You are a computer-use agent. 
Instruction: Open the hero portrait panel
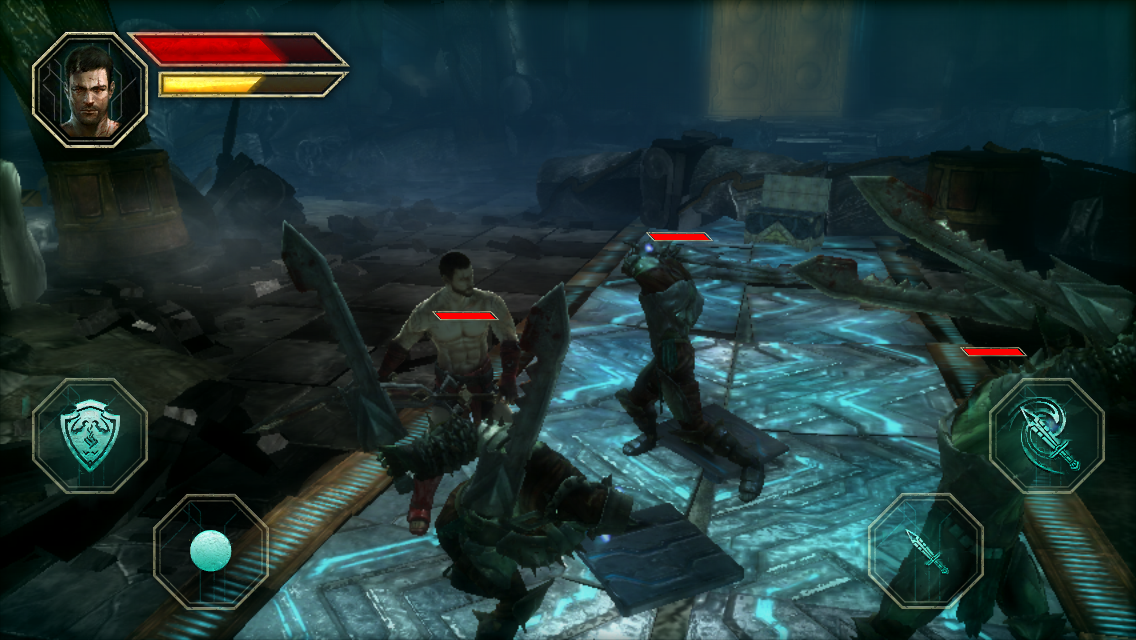point(89,90)
